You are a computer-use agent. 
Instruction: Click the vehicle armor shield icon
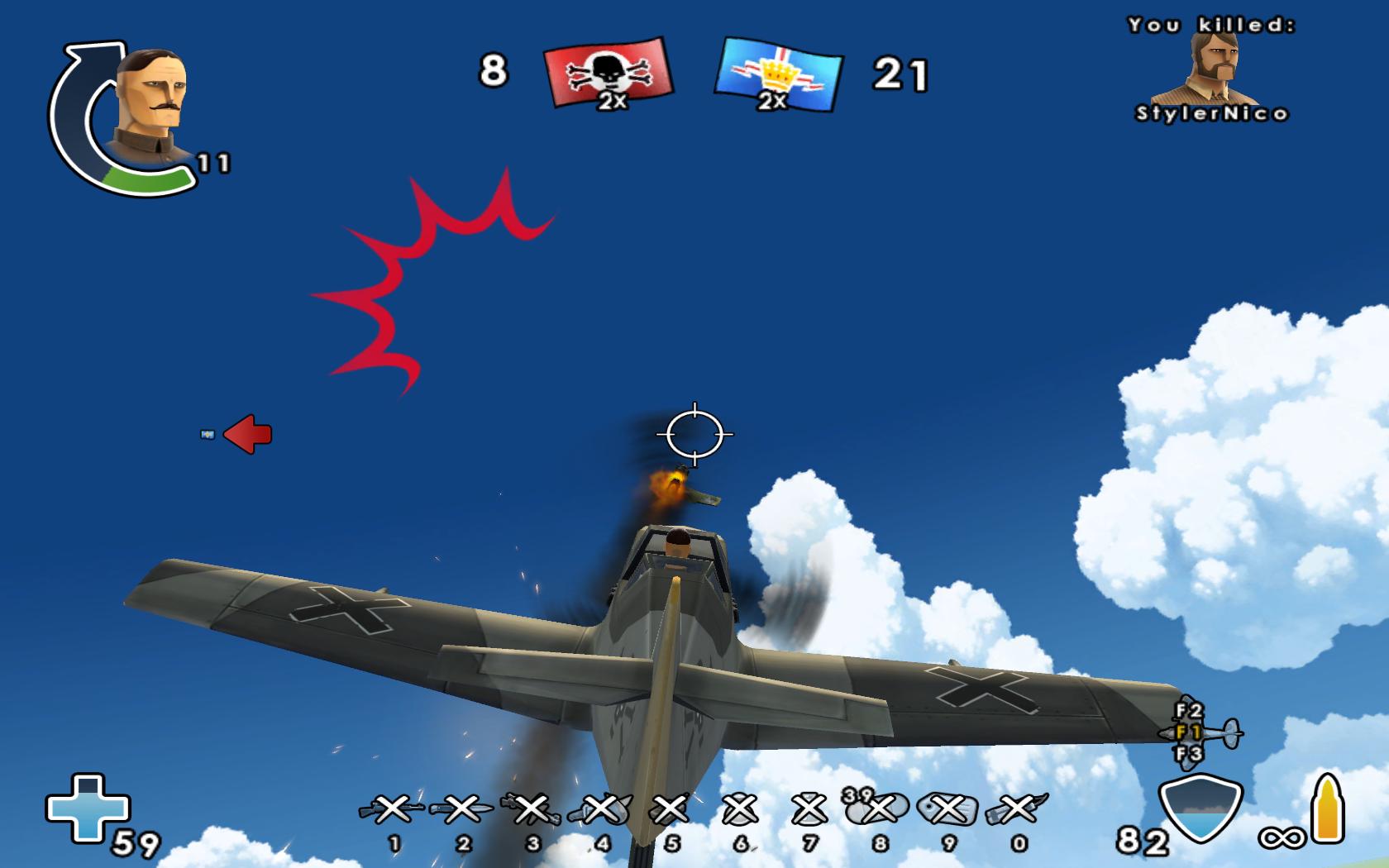click(1200, 808)
